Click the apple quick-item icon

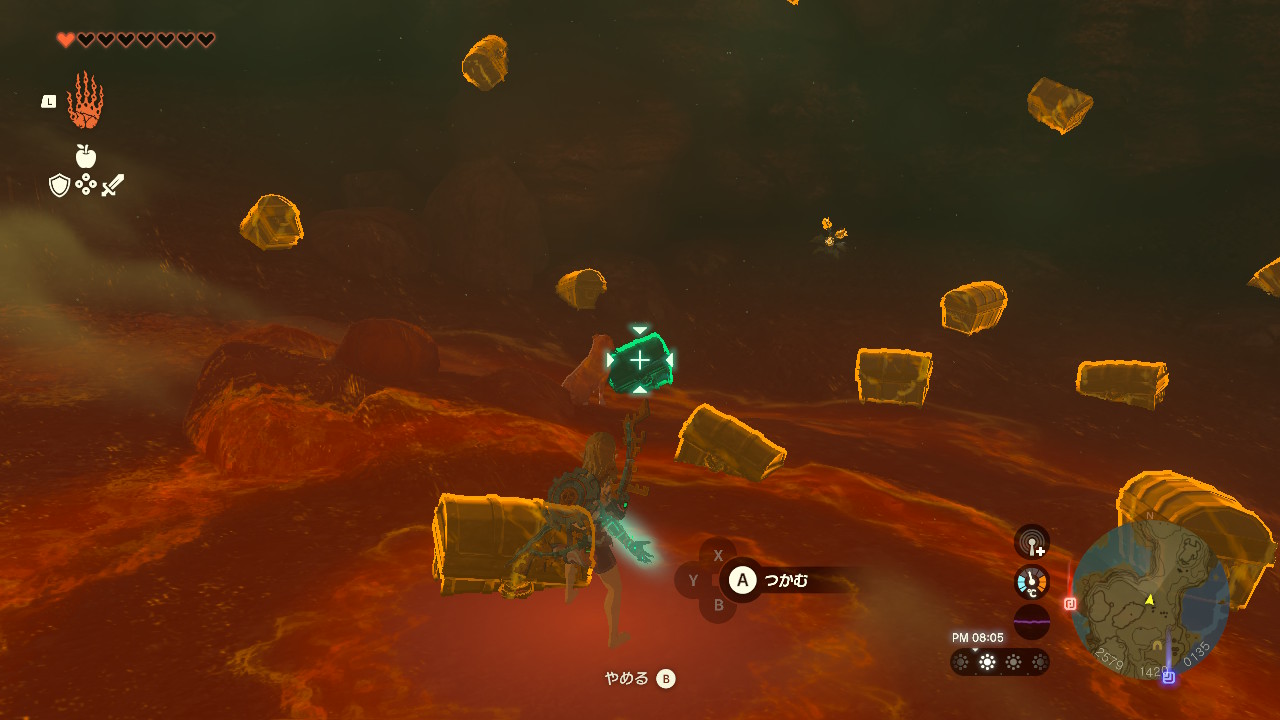click(x=86, y=156)
